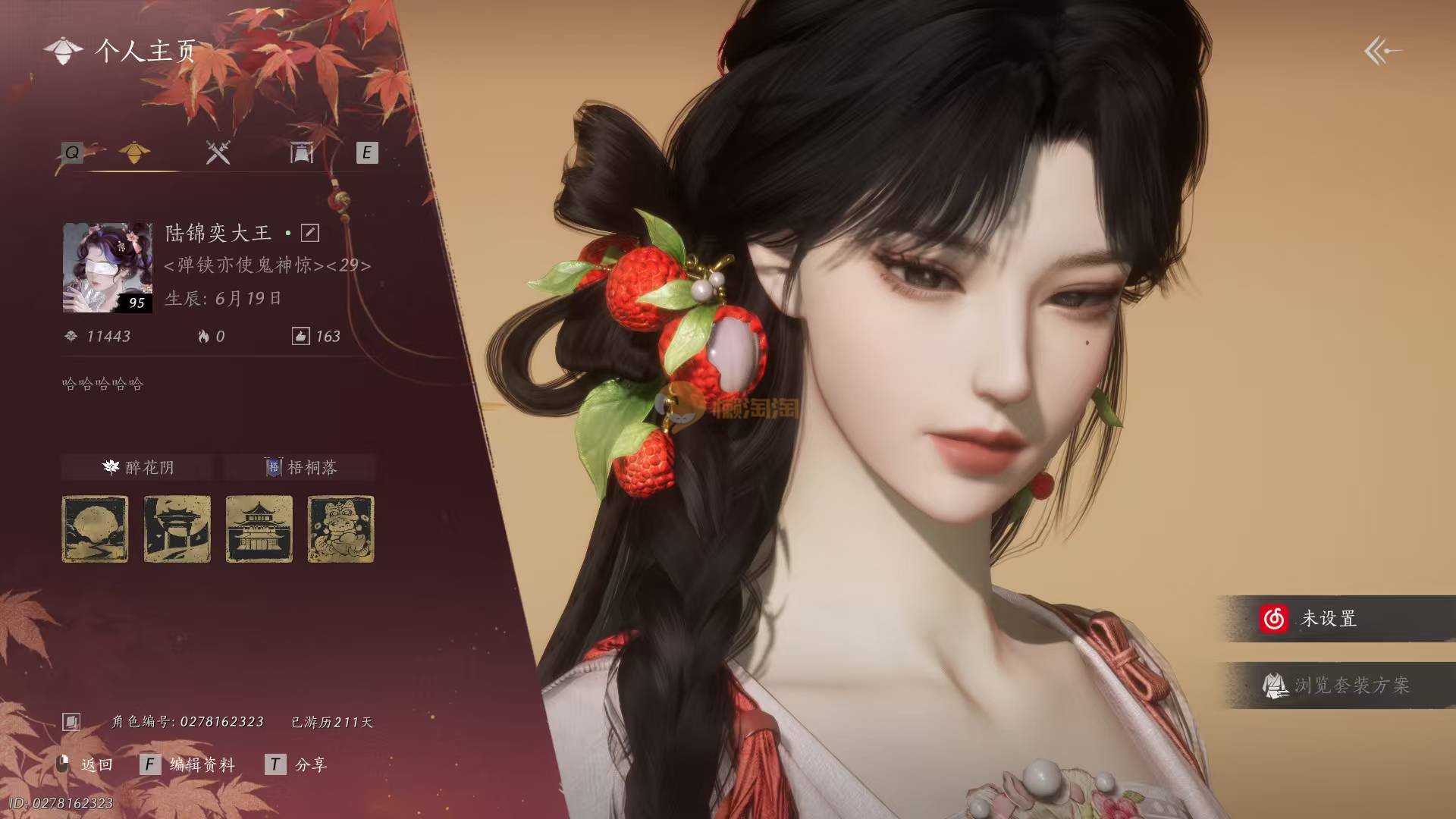View the archway gate badge

coord(177,529)
